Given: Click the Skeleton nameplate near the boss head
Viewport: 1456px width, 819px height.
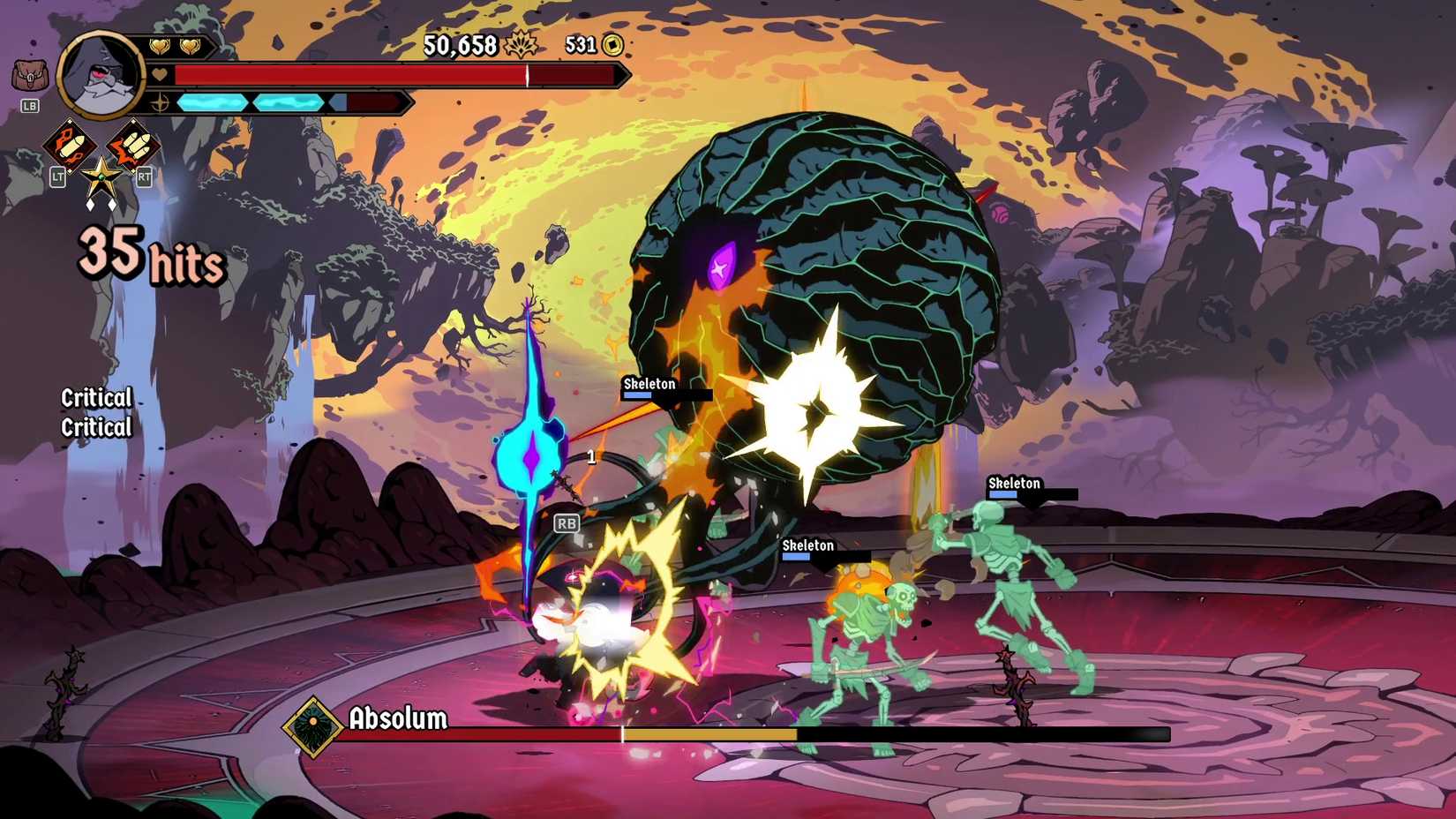Looking at the screenshot, I should click(649, 385).
